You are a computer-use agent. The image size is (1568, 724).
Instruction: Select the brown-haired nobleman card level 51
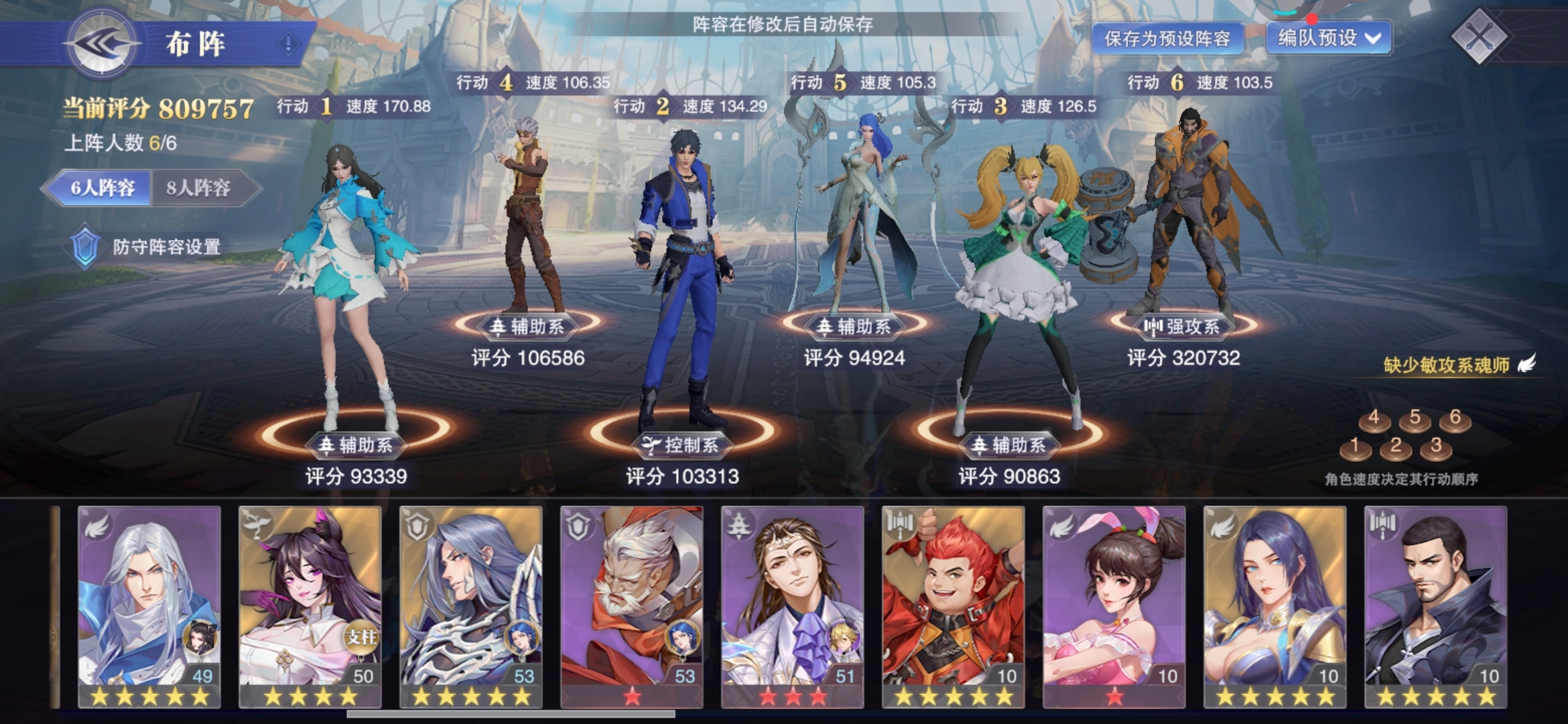[x=793, y=607]
